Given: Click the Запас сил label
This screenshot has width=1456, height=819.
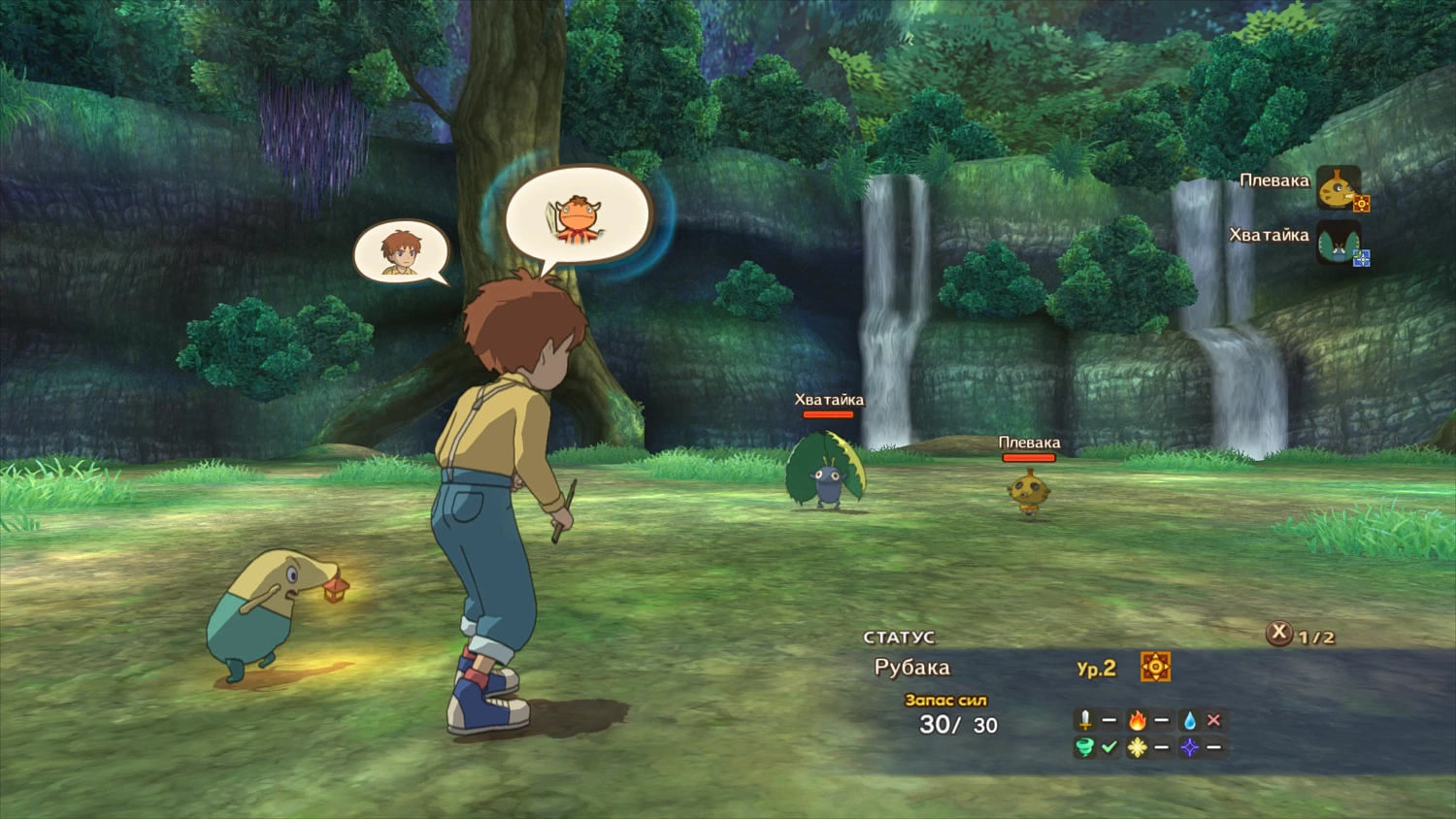Looking at the screenshot, I should click(x=944, y=699).
